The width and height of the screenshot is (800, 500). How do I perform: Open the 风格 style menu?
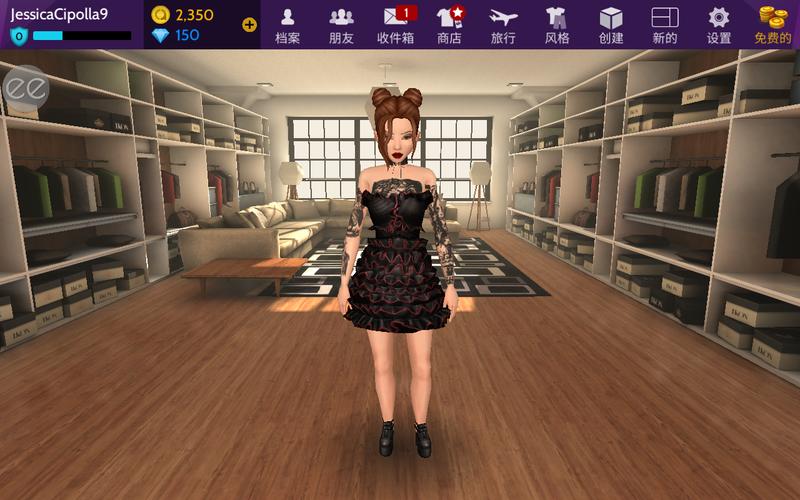pos(557,24)
